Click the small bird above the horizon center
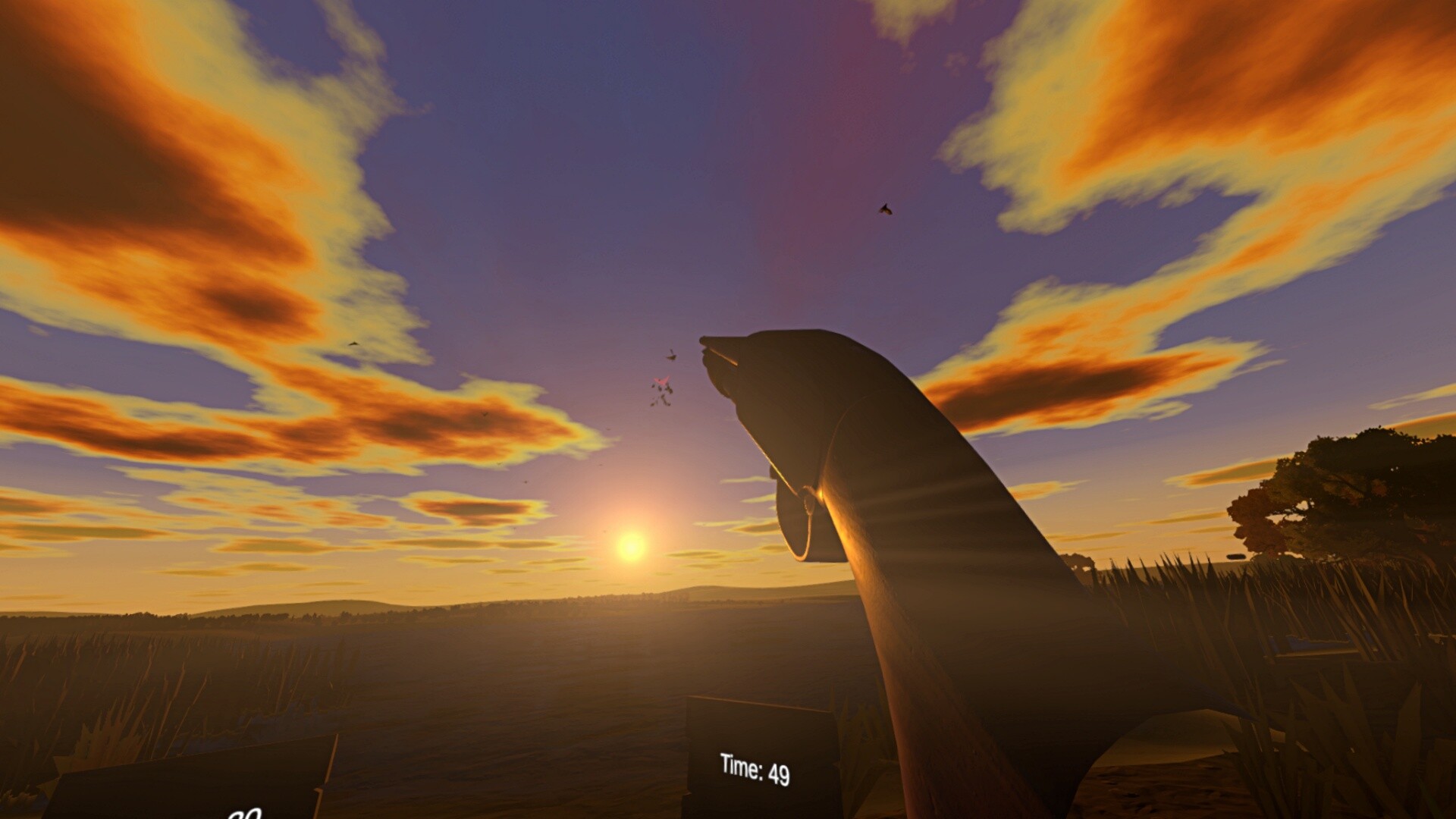The image size is (1456, 819). [x=525, y=483]
